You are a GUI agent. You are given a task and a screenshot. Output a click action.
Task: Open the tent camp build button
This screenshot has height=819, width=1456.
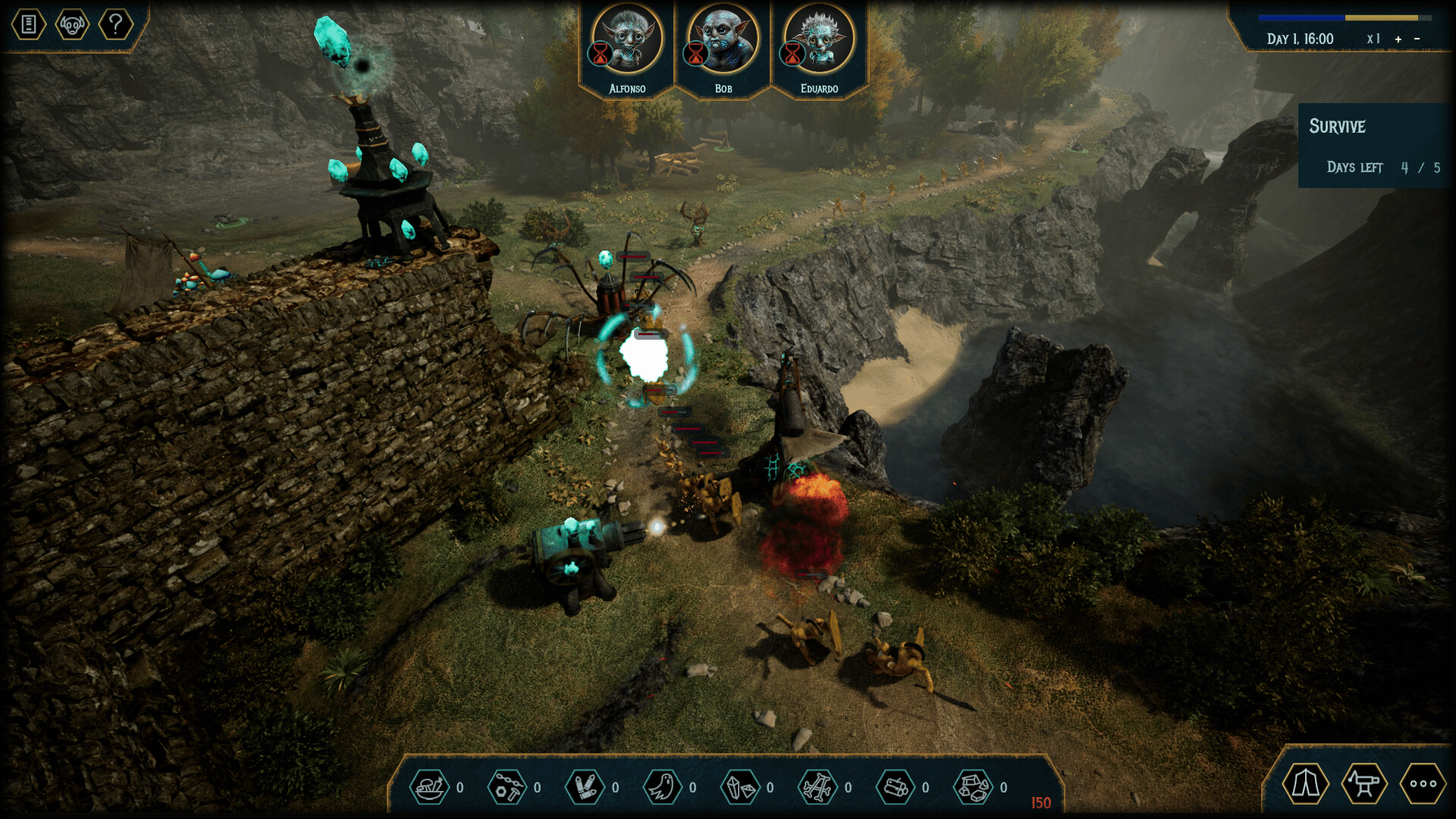[1305, 784]
